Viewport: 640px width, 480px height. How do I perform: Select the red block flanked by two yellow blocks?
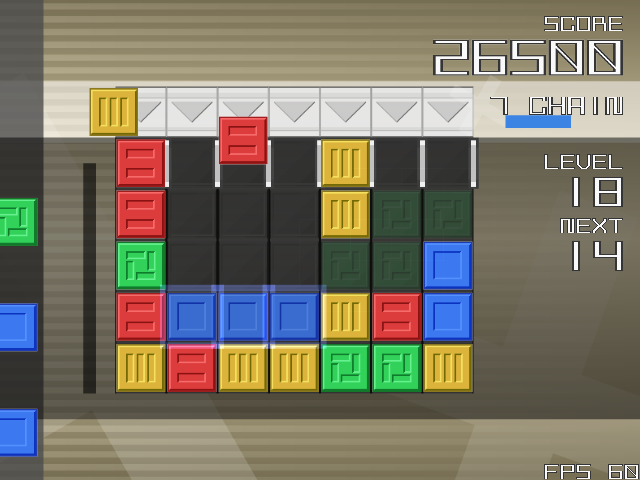pyautogui.click(x=191, y=367)
